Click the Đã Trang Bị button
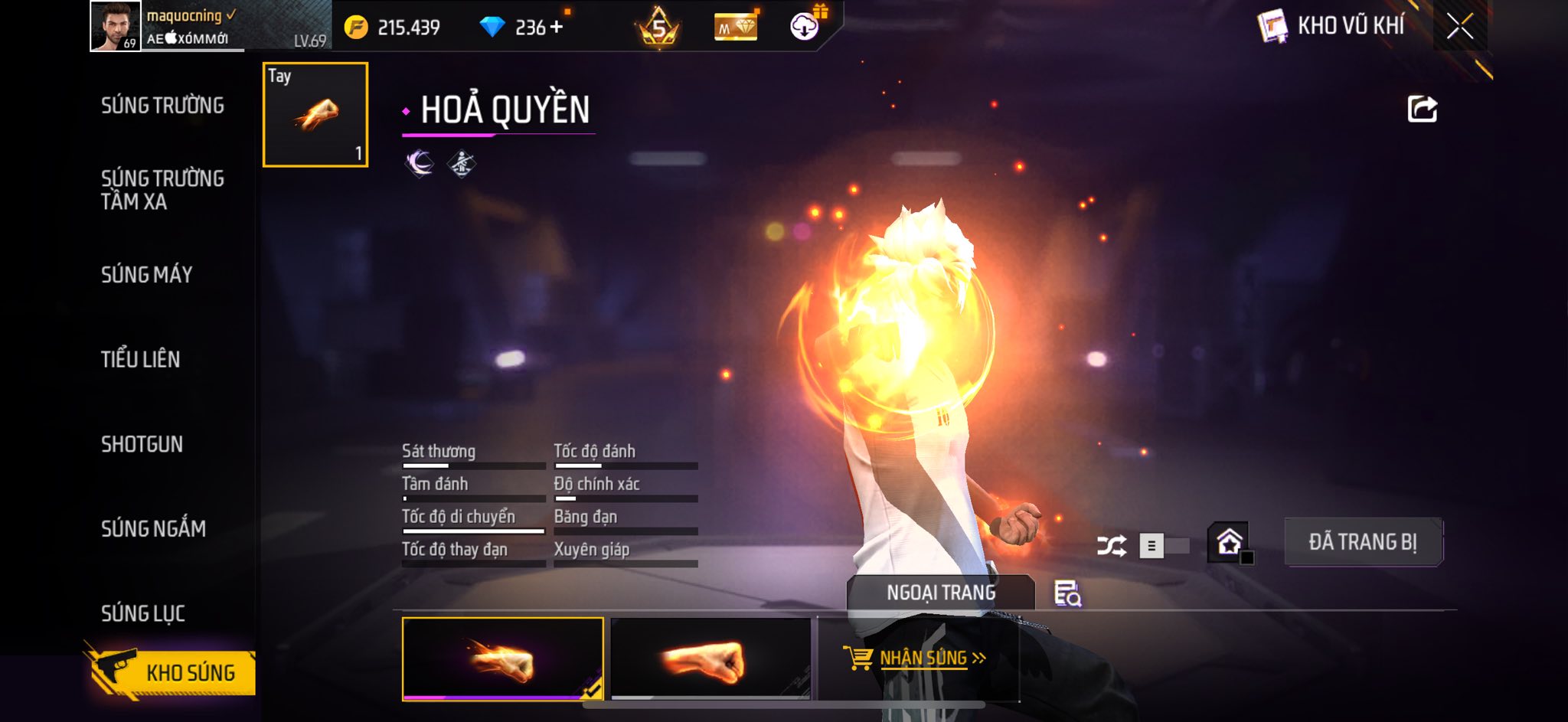The image size is (1568, 722). [x=1363, y=542]
